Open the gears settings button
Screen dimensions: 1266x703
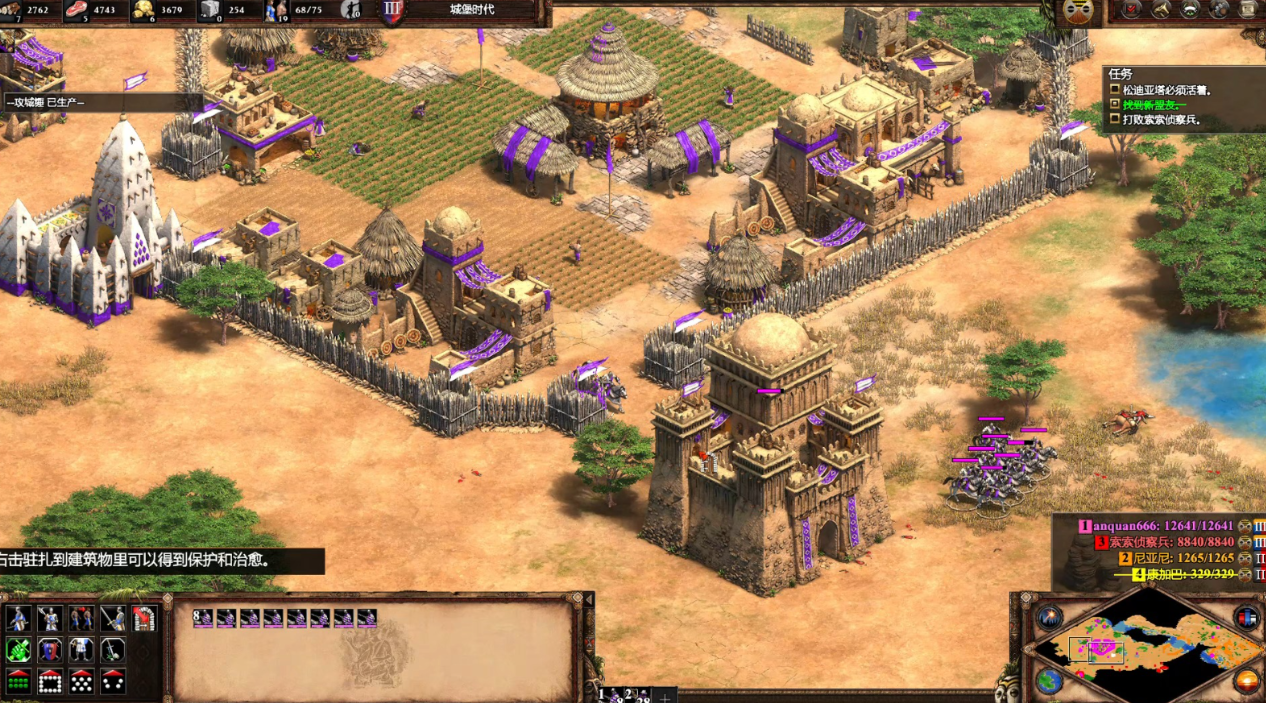1220,9
